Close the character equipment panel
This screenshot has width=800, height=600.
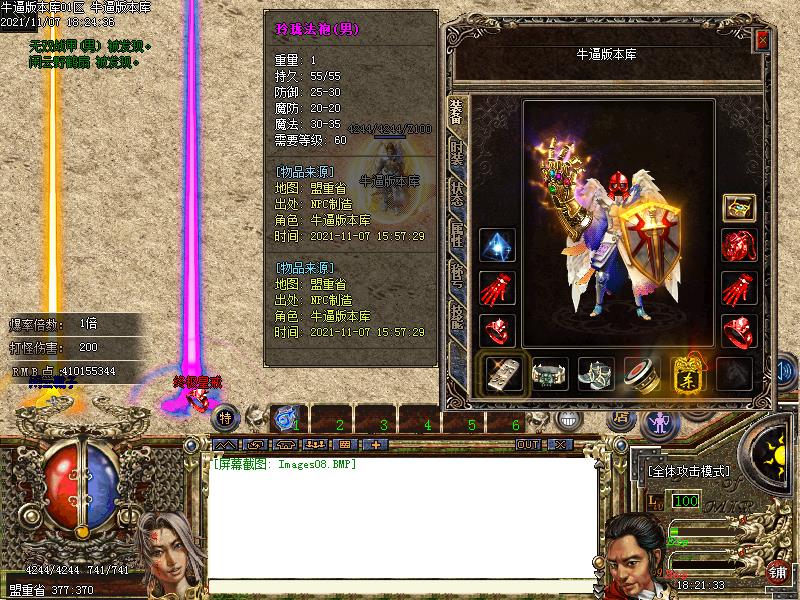pyautogui.click(x=763, y=40)
